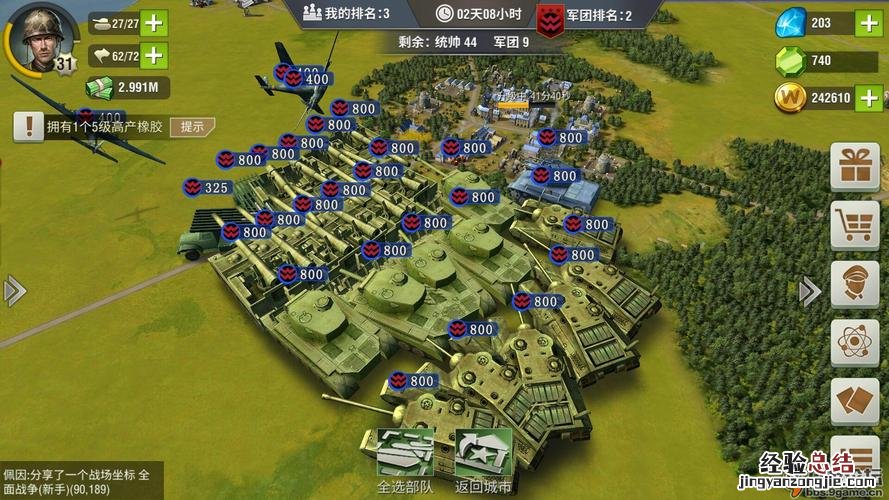Open the chat message at bottom
Screen dimensions: 889x500
(x=75, y=481)
